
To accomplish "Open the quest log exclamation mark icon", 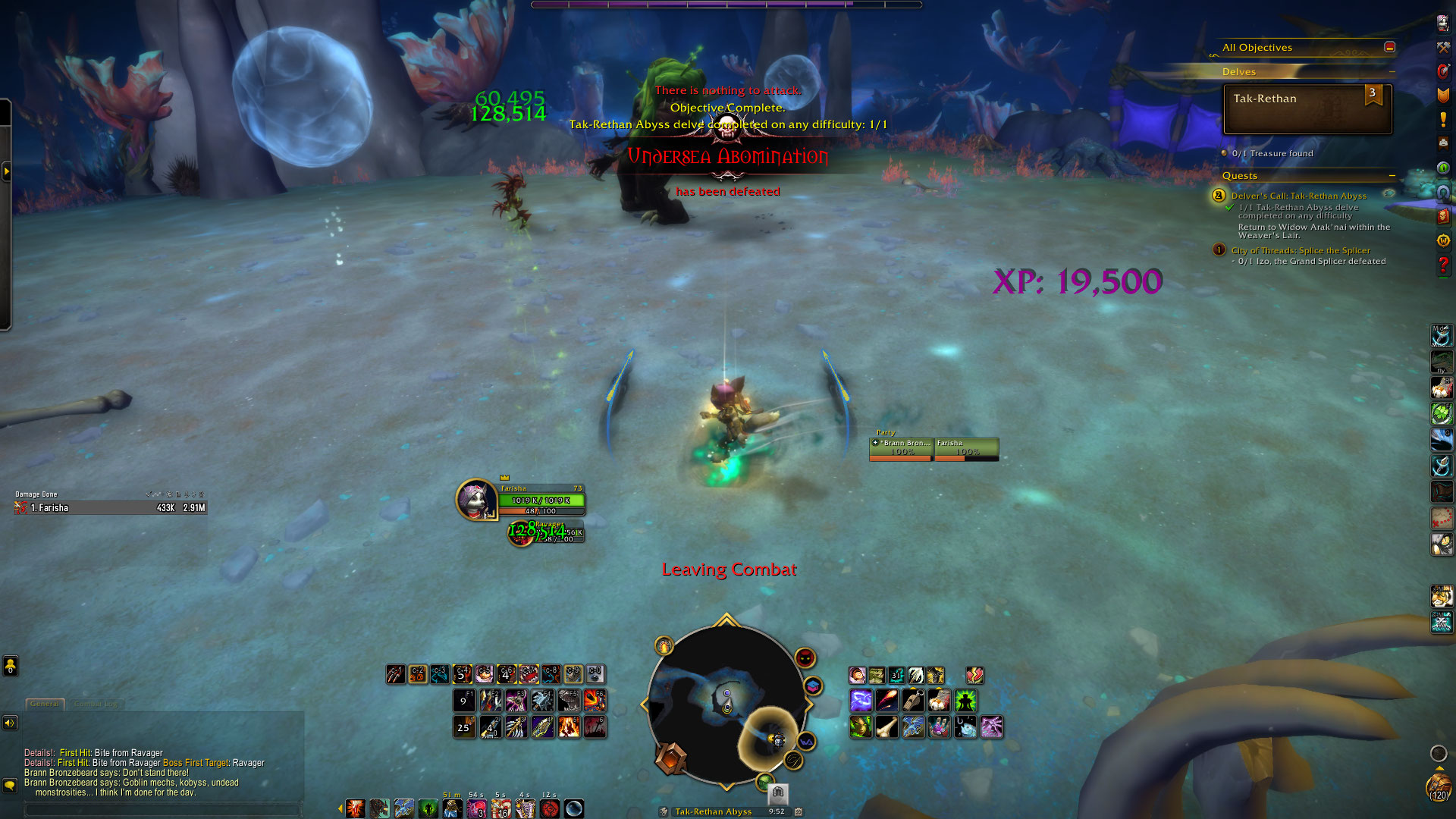I will tap(1442, 120).
